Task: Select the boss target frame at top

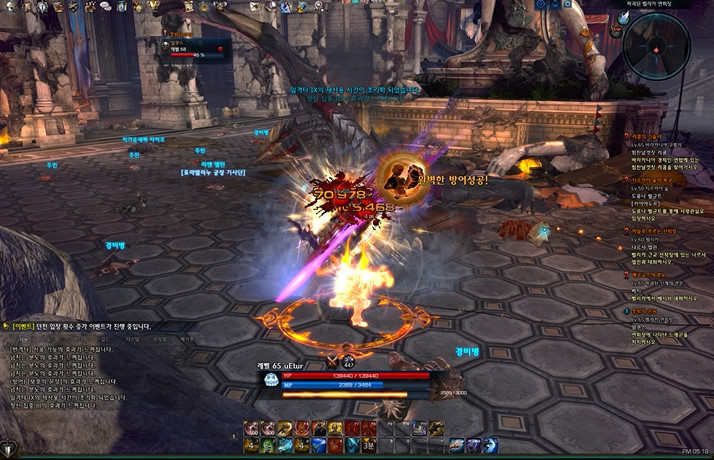Action: coord(191,47)
